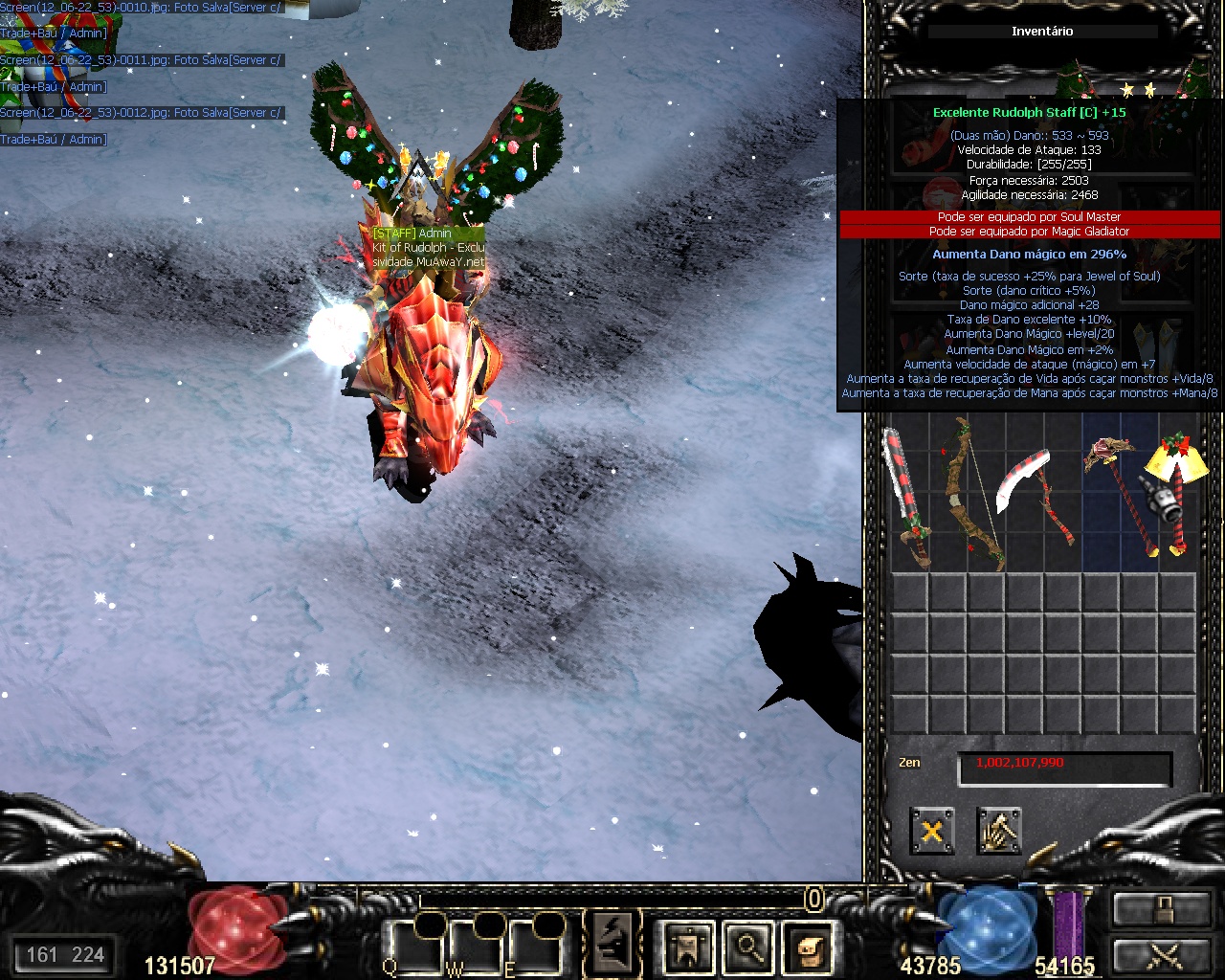The height and width of the screenshot is (980, 1225).
Task: Open the banner character panel icon
Action: tap(688, 947)
